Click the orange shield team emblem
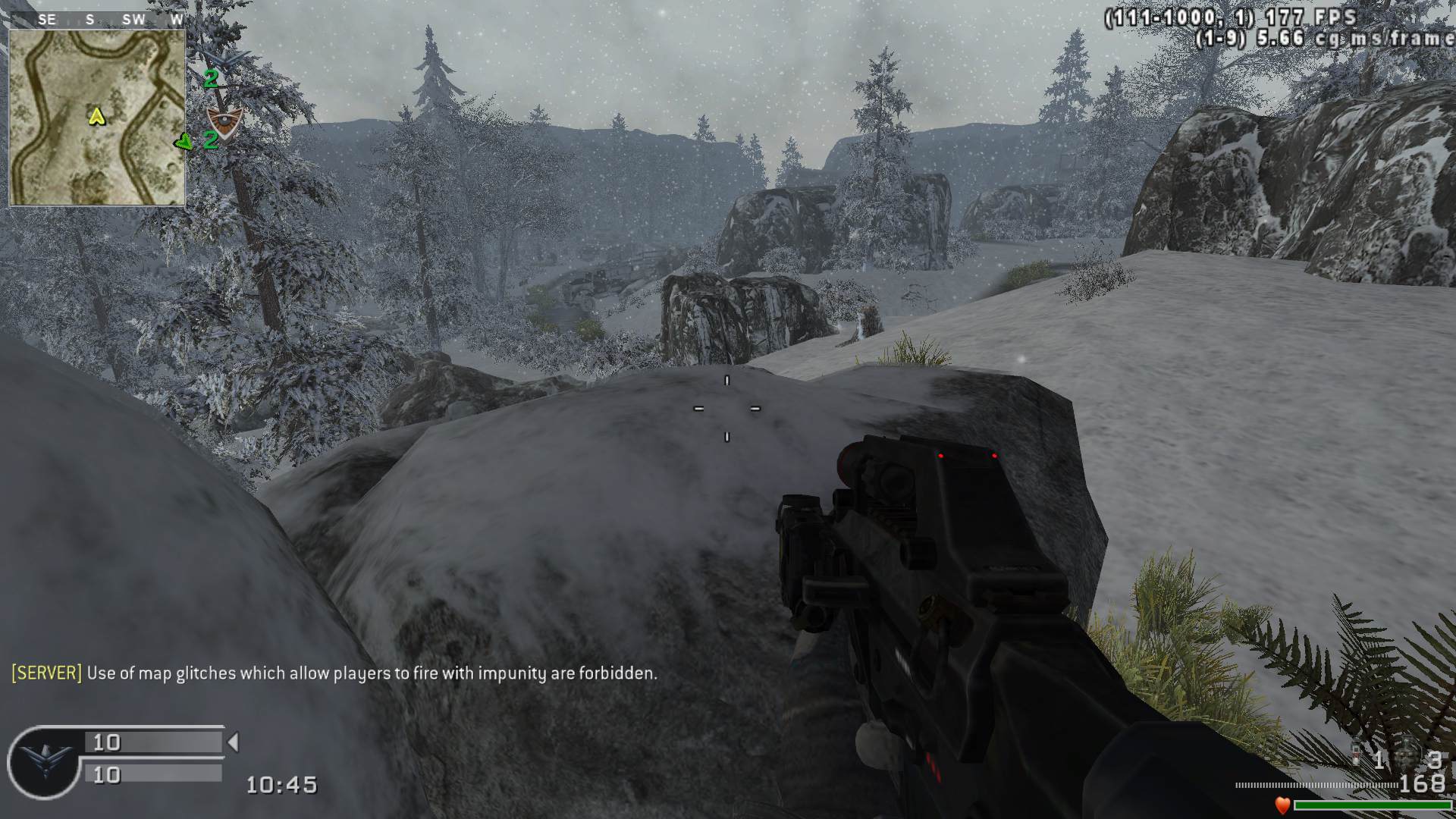The height and width of the screenshot is (819, 1456). click(x=224, y=121)
